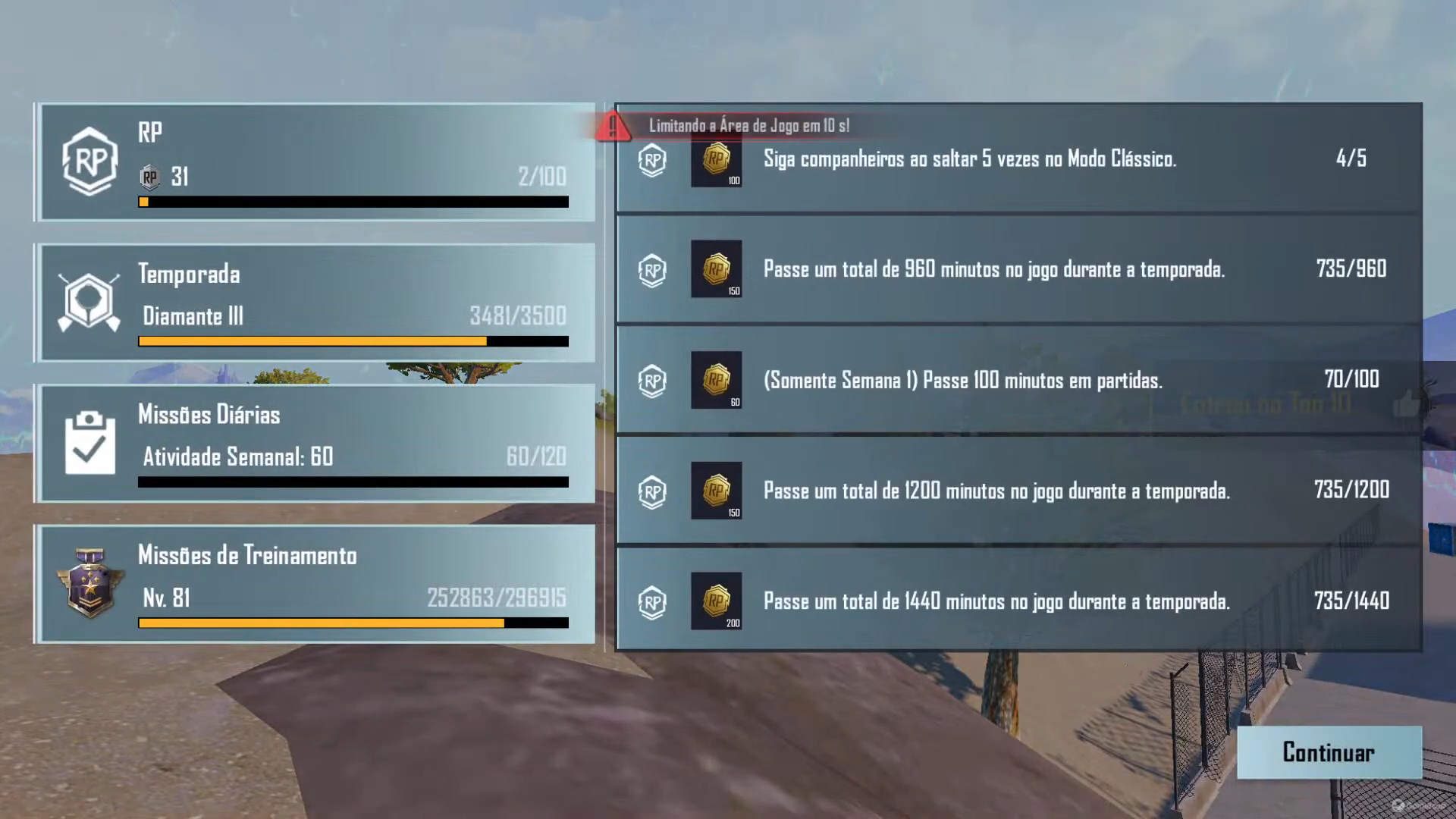The image size is (1456, 819).
Task: Open the mission about saltar 5 vezes
Action: coord(1016,160)
